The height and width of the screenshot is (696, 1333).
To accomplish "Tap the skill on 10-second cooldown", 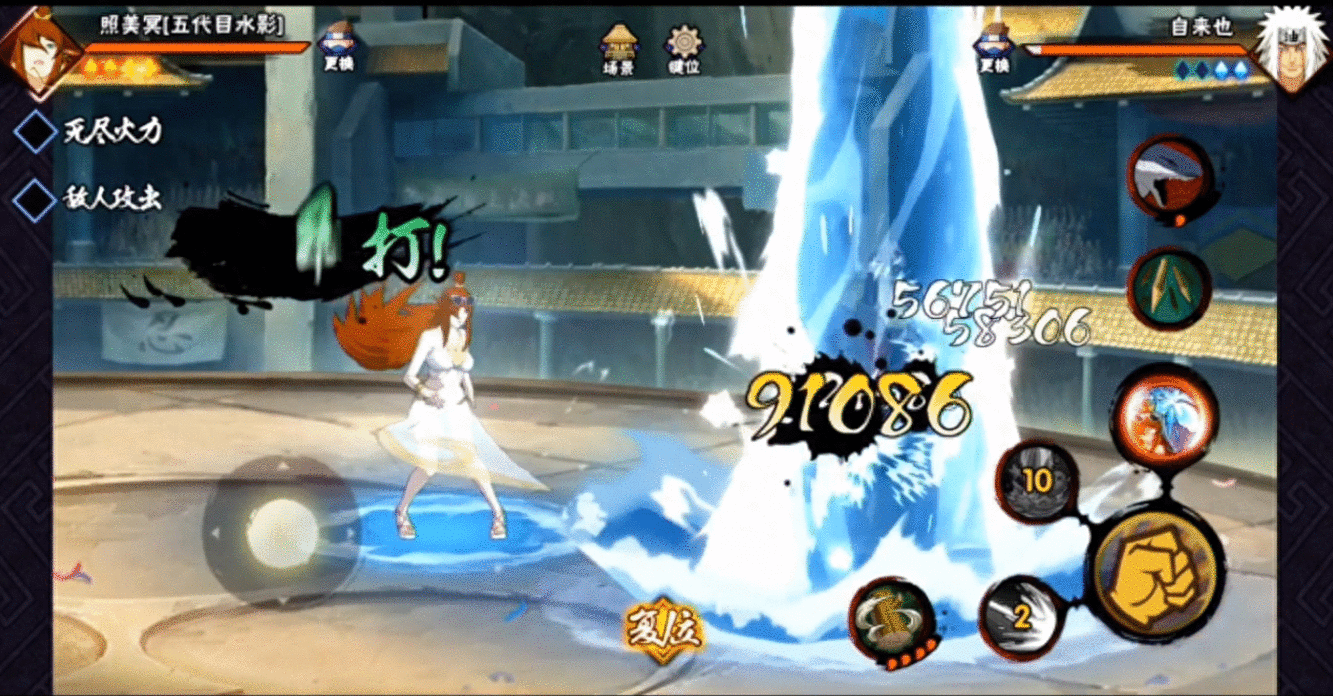I will point(1036,482).
